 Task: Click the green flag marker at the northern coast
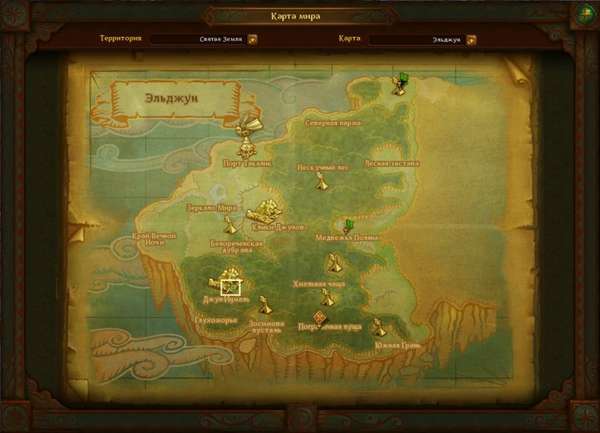coord(399,83)
